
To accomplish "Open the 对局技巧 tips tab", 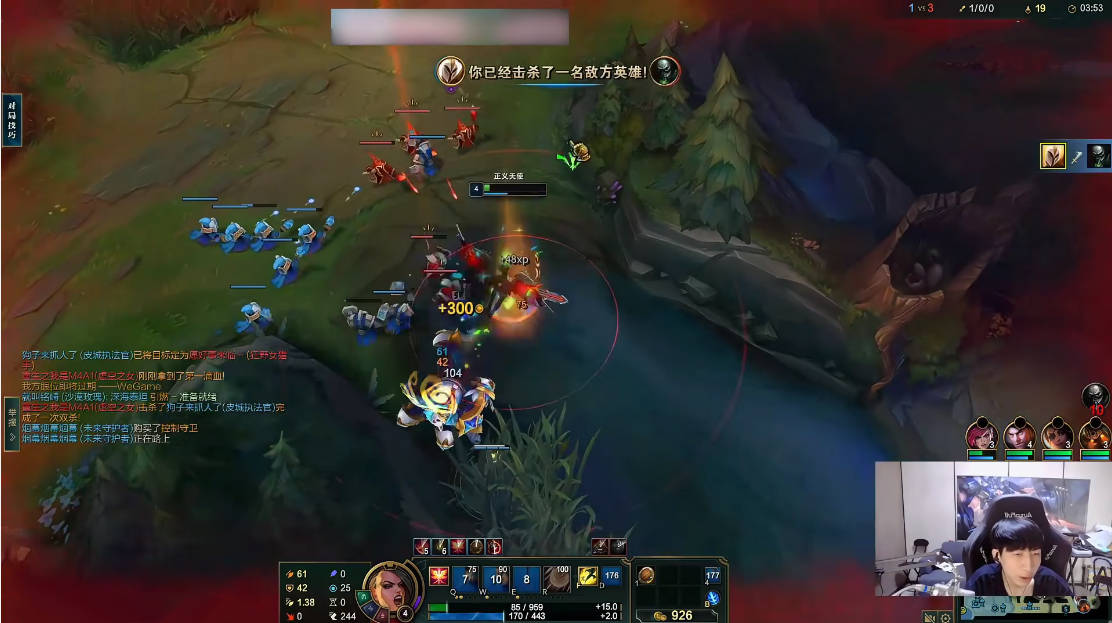I will pyautogui.click(x=12, y=120).
